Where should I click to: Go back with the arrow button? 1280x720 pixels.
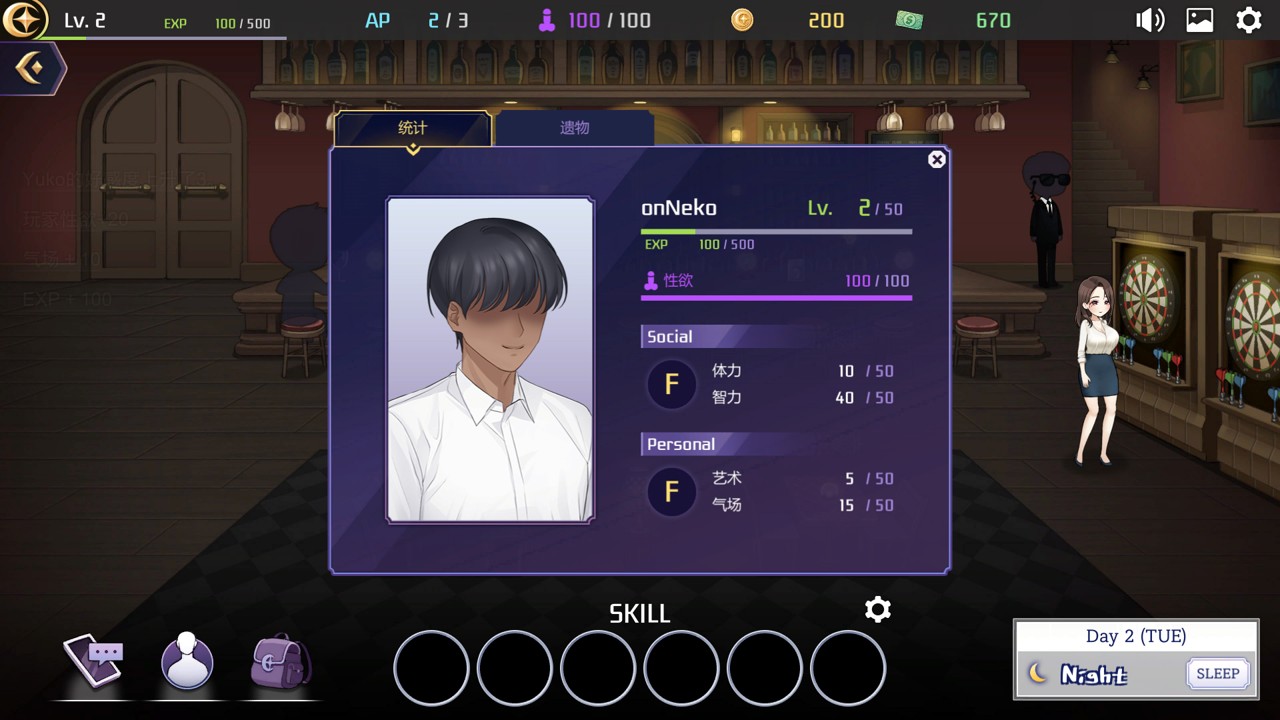(30, 69)
